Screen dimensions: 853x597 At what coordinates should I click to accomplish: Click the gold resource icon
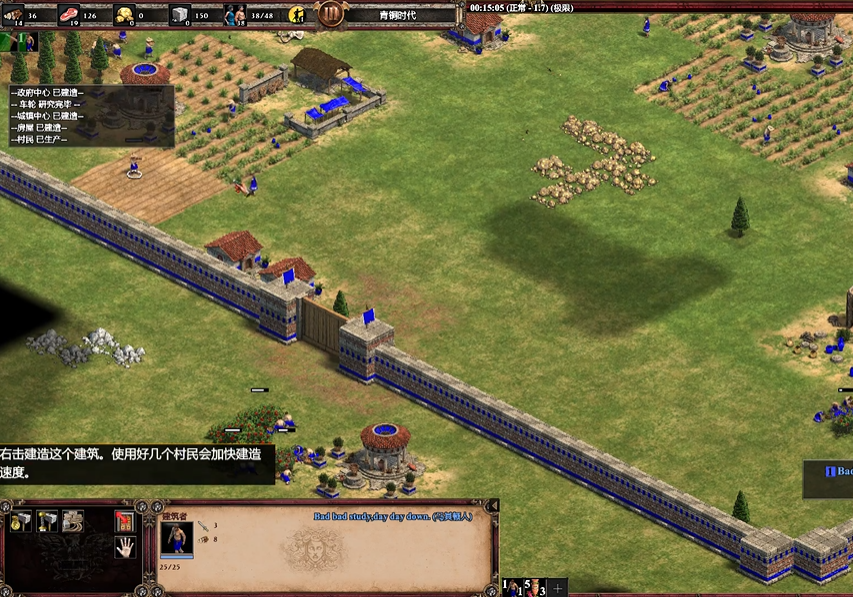125,15
